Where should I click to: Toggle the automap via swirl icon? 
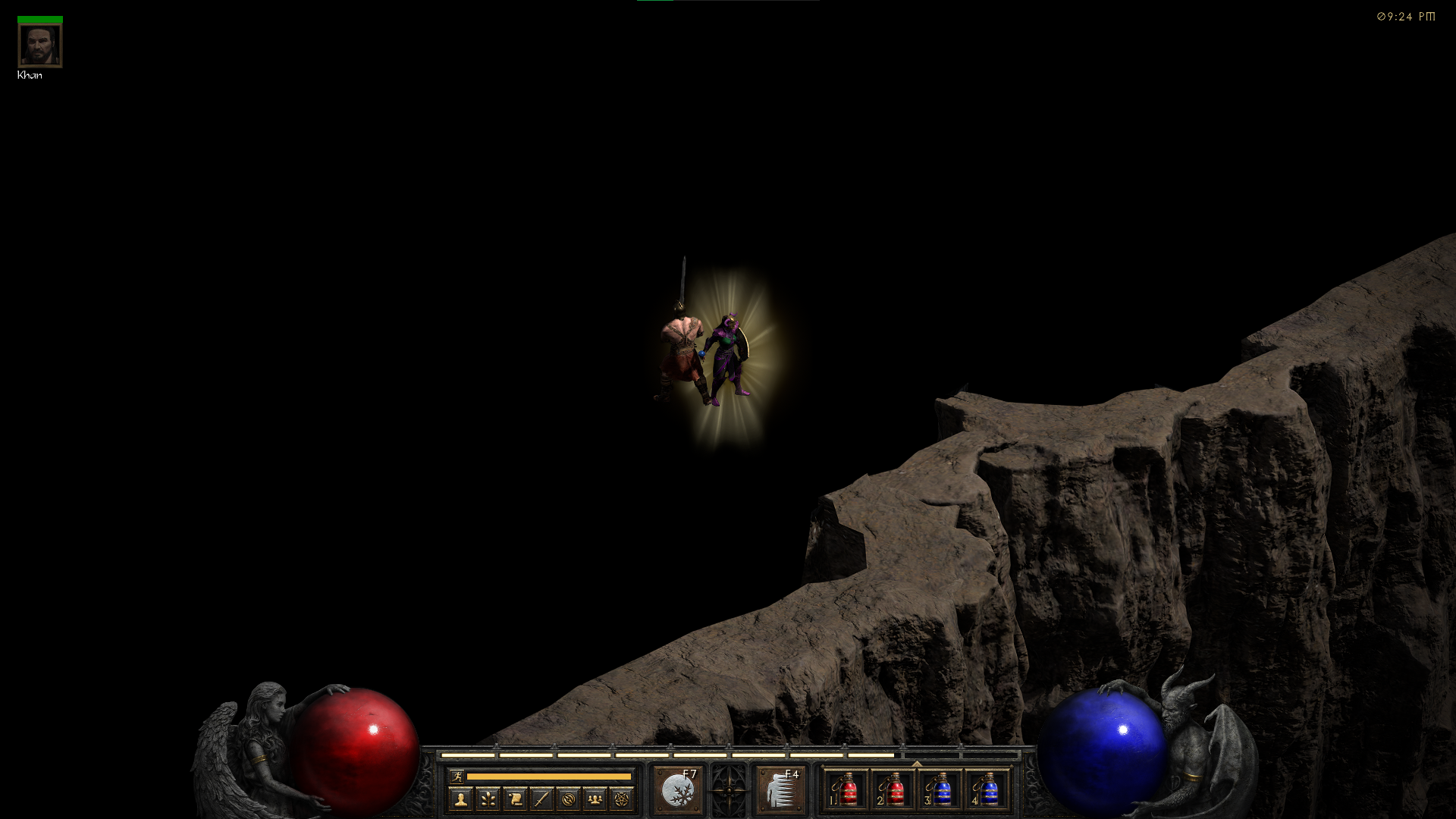click(570, 800)
